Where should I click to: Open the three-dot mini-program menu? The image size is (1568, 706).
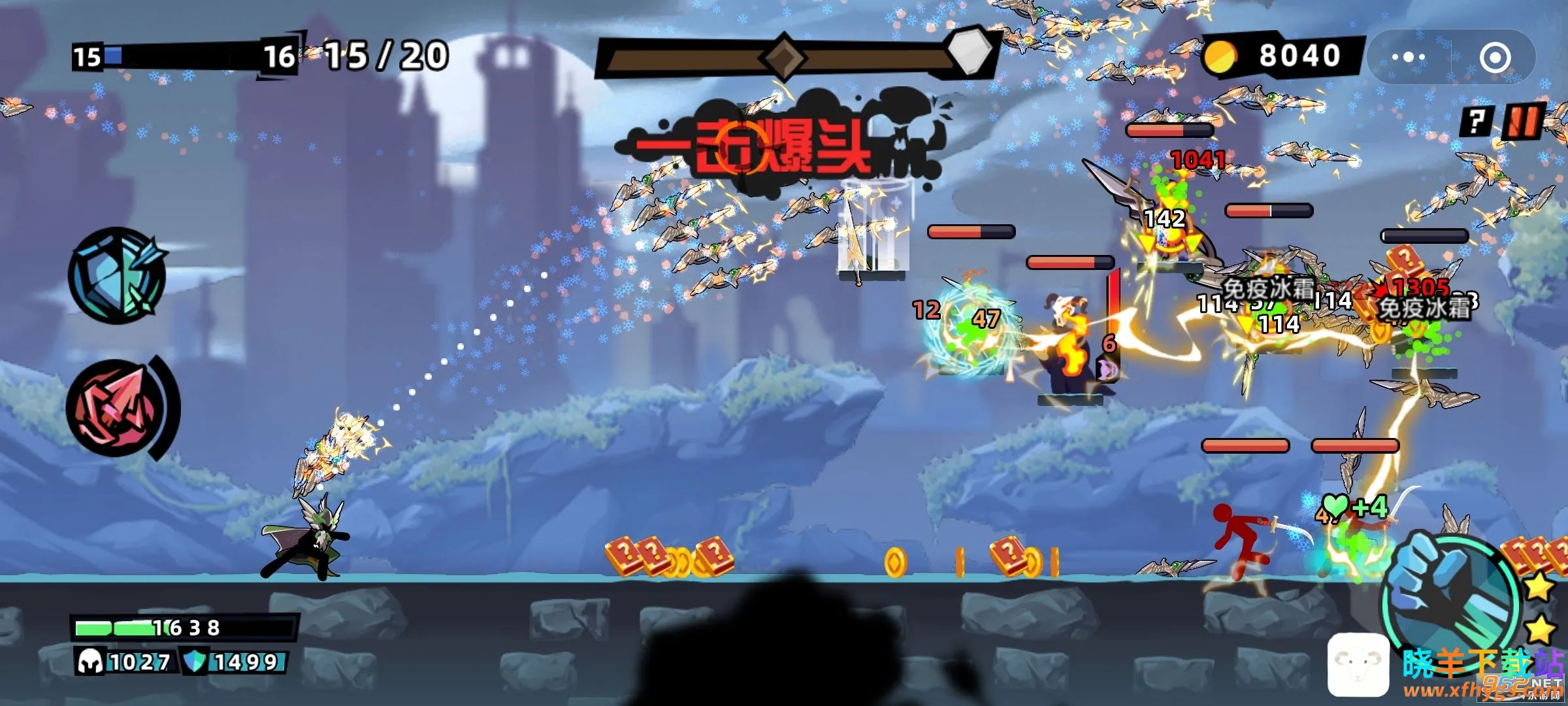pyautogui.click(x=1409, y=57)
